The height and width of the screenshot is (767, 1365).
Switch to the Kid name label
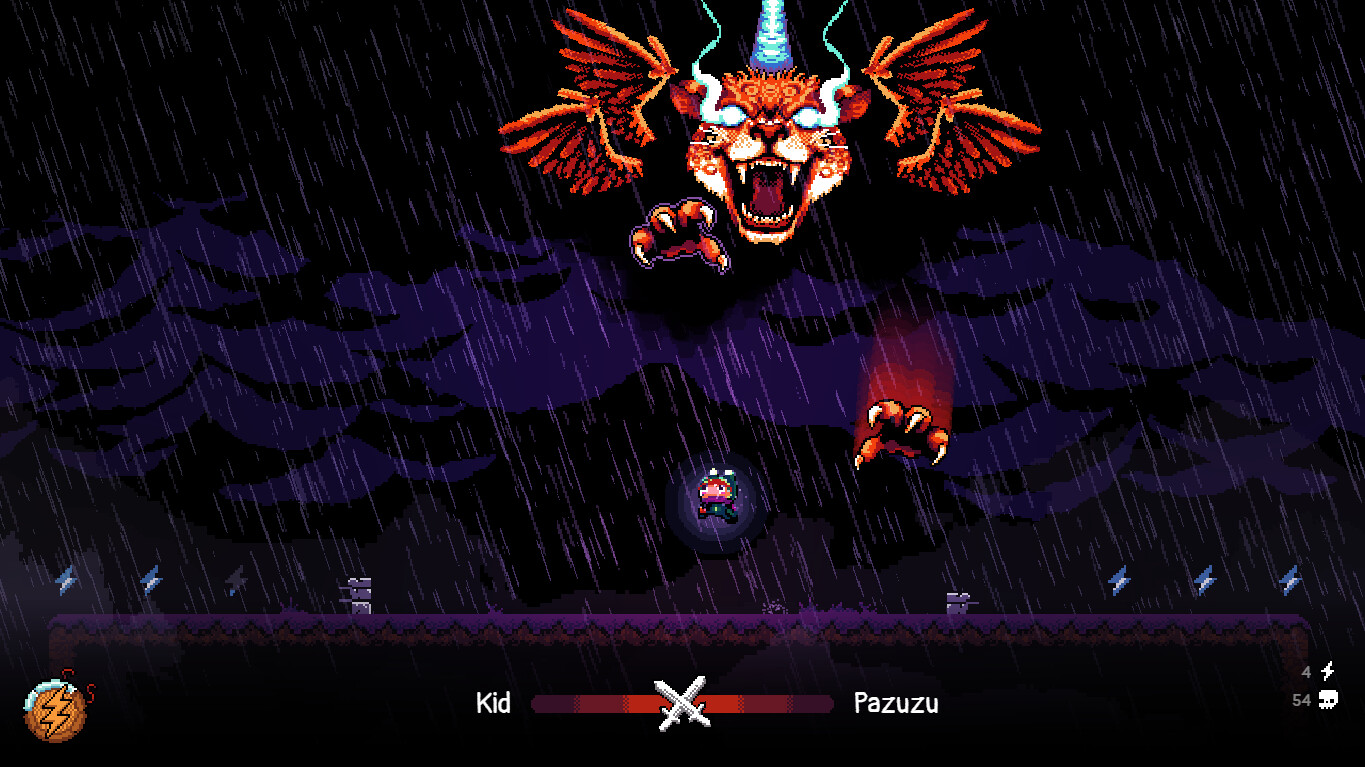[x=494, y=703]
